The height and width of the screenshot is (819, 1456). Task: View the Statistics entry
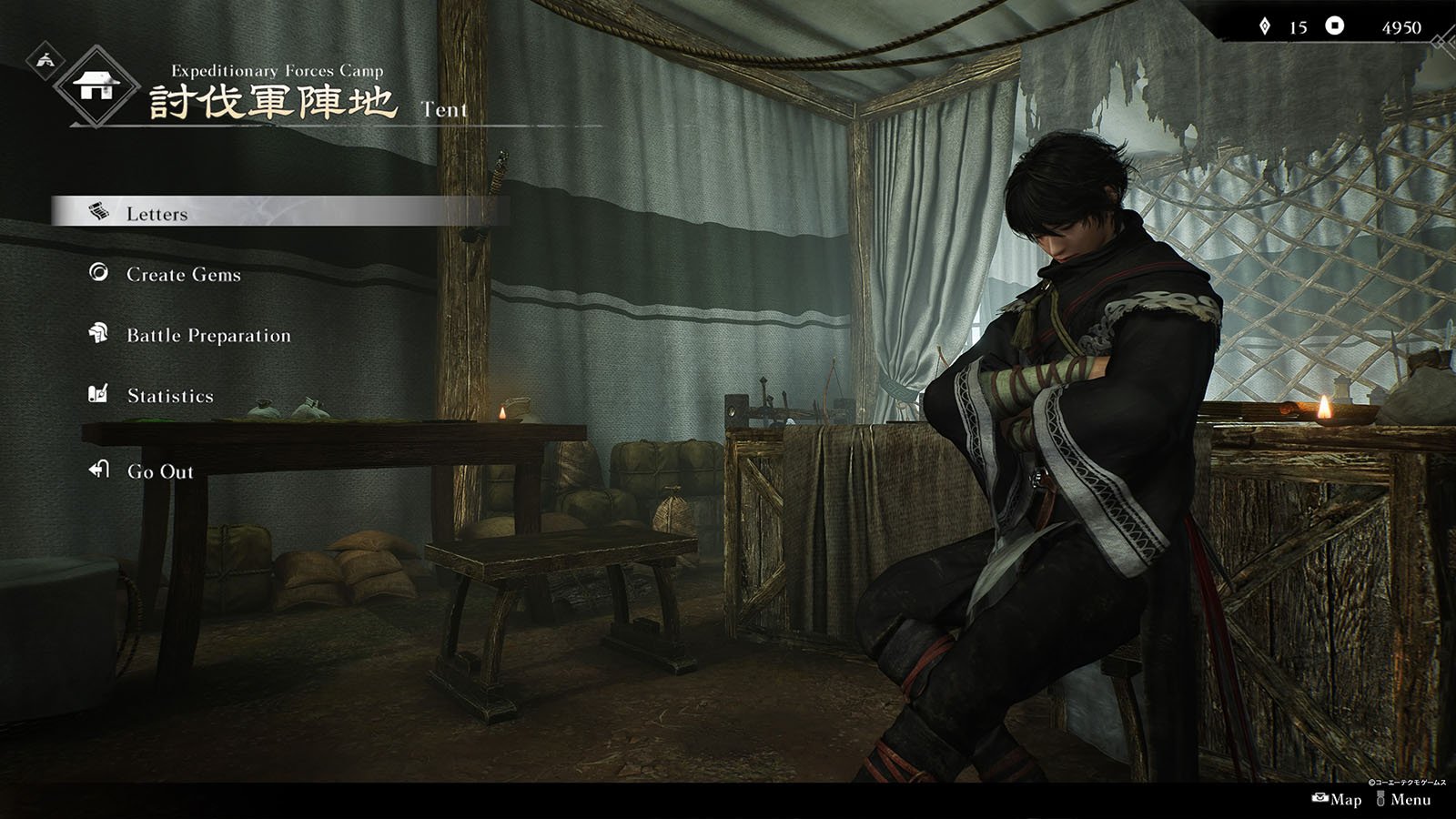coord(170,396)
